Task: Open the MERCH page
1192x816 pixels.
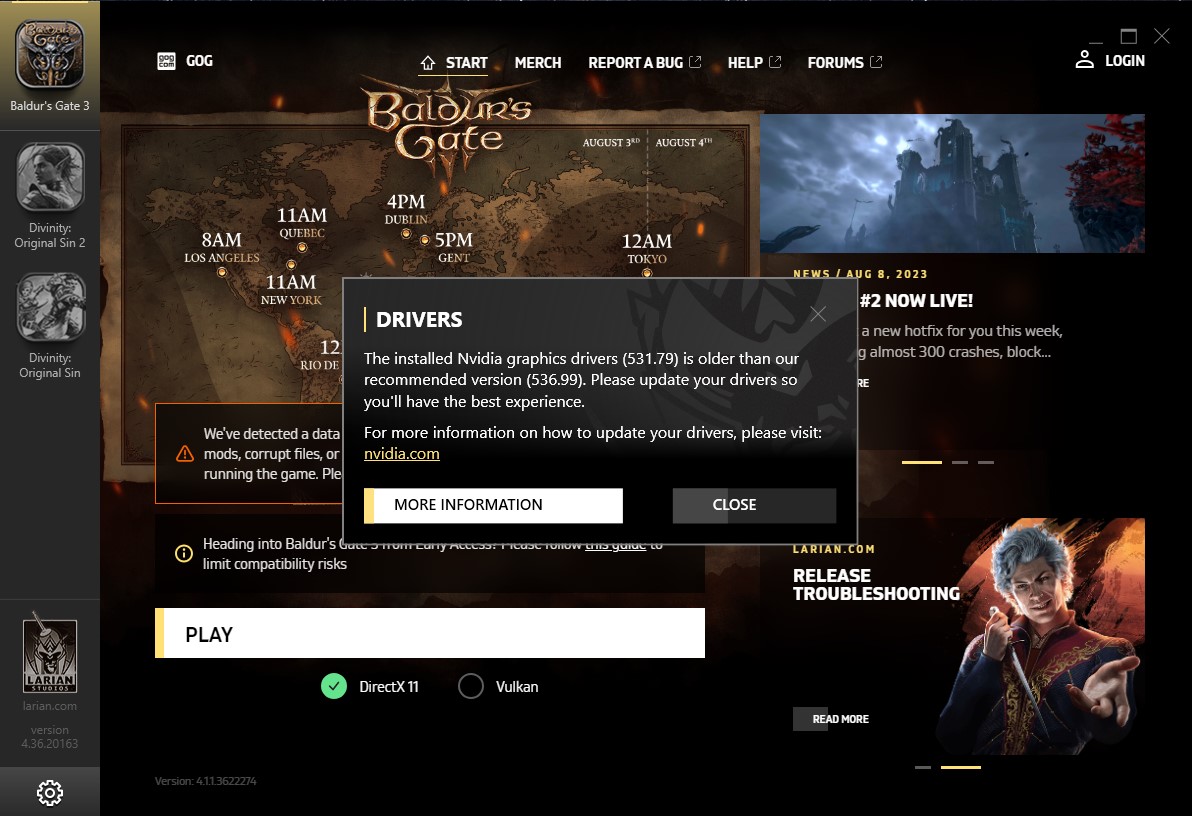Action: point(538,62)
